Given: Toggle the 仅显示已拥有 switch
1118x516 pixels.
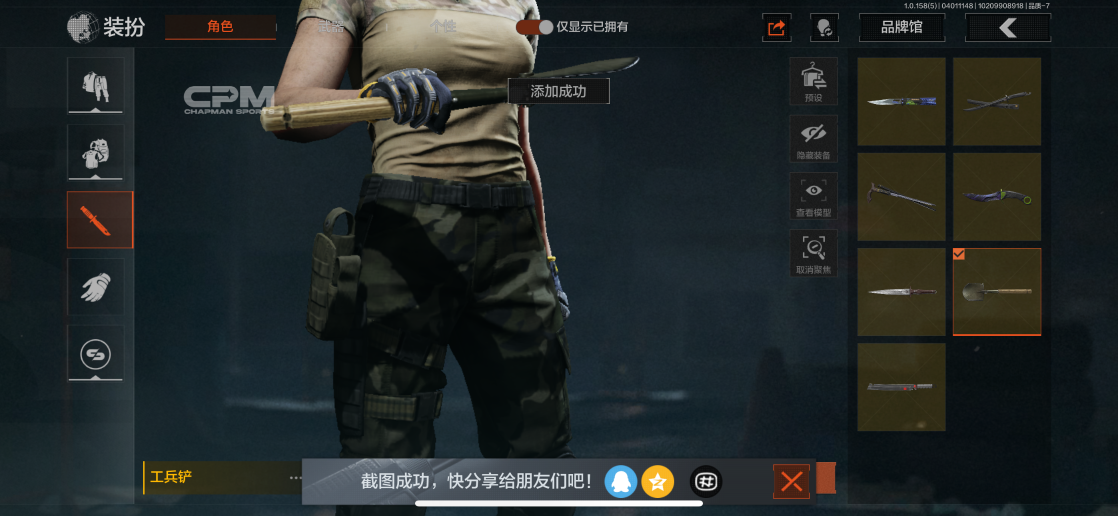Looking at the screenshot, I should tap(534, 27).
